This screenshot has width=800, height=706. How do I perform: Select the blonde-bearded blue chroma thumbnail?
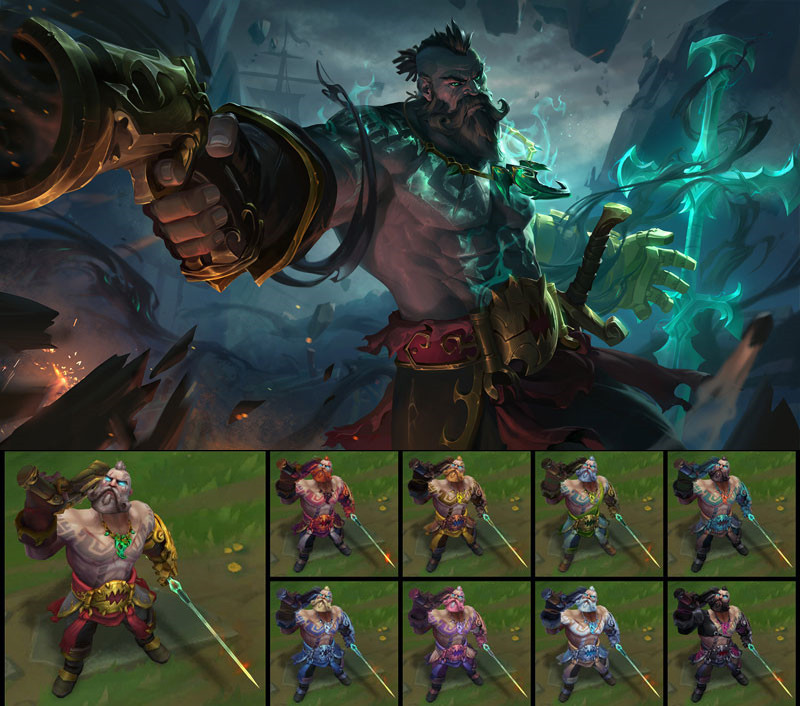tap(333, 641)
